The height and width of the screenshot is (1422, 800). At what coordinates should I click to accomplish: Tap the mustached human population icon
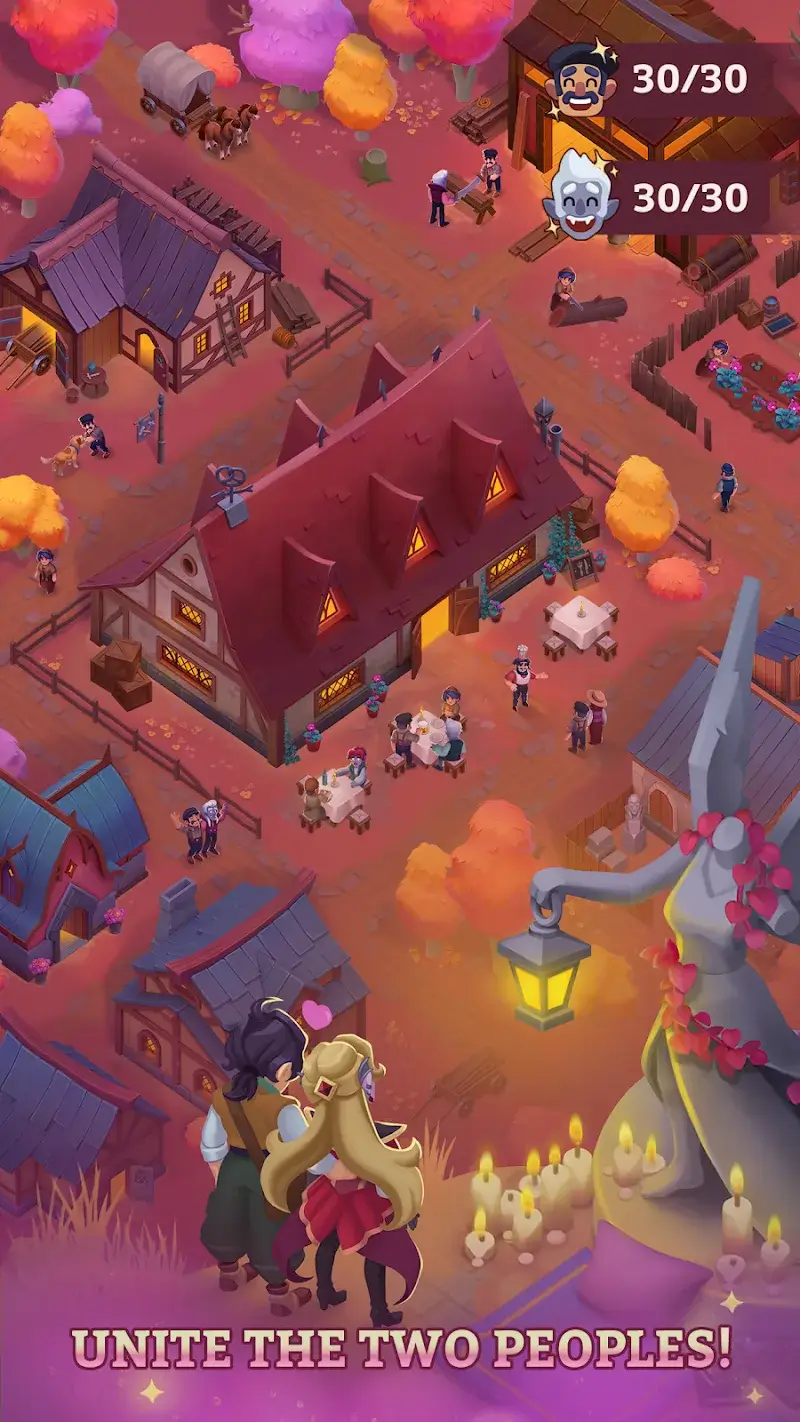click(578, 78)
